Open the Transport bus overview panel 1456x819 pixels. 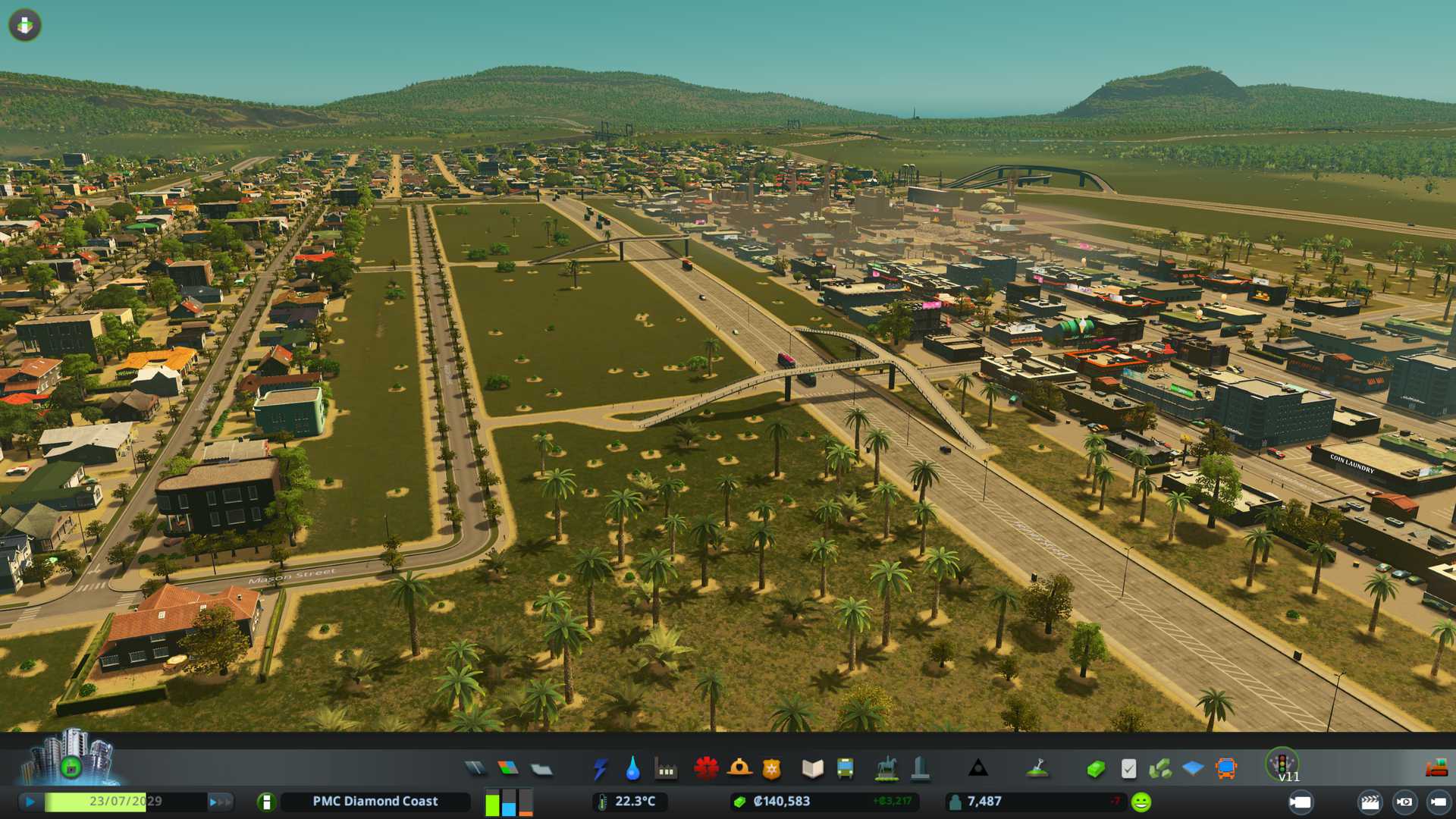coord(1225,769)
